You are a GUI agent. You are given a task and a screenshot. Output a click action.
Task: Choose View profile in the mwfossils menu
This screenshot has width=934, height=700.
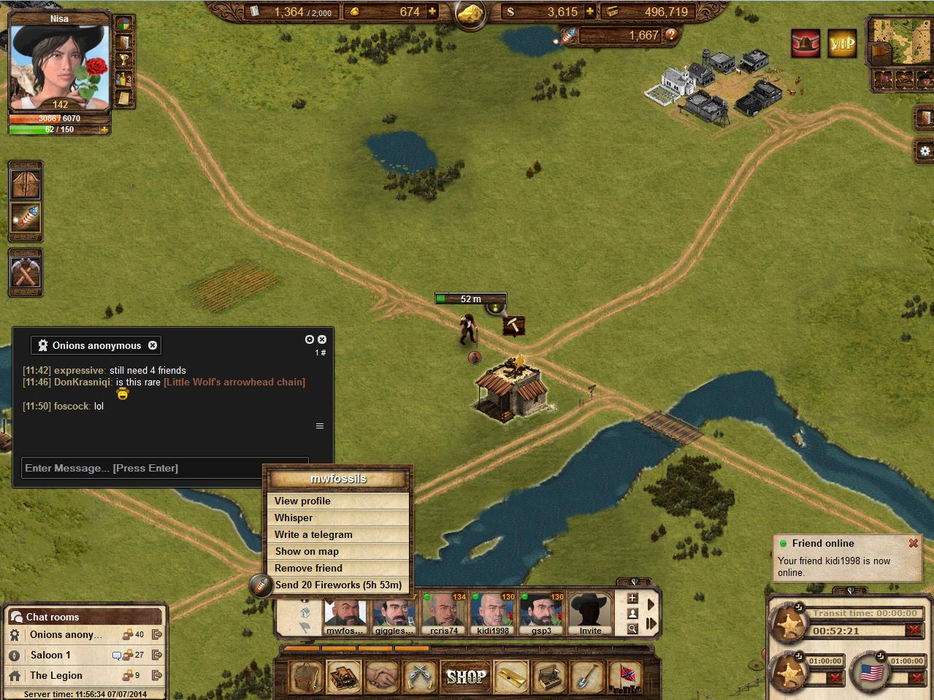303,501
